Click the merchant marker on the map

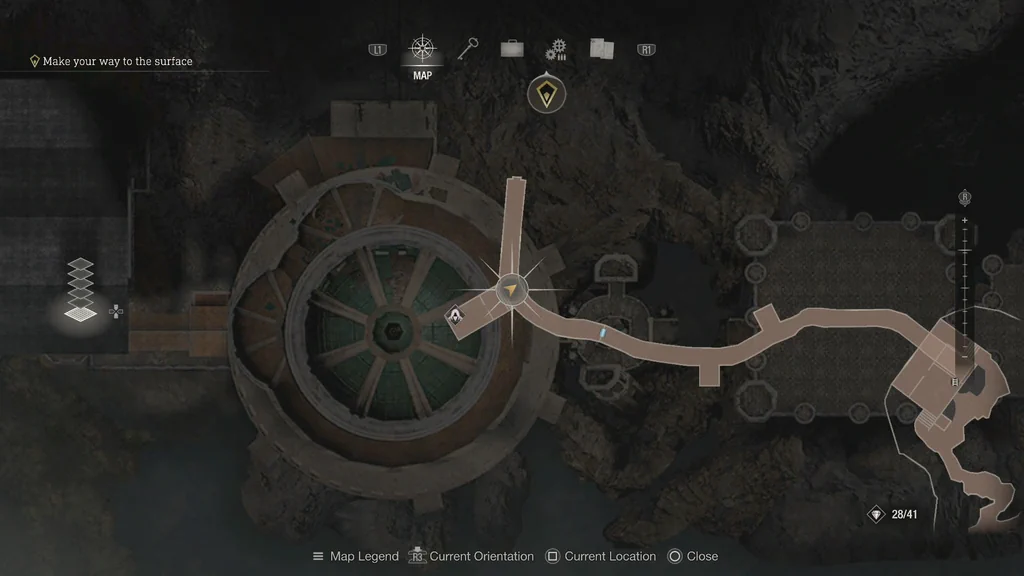point(455,317)
